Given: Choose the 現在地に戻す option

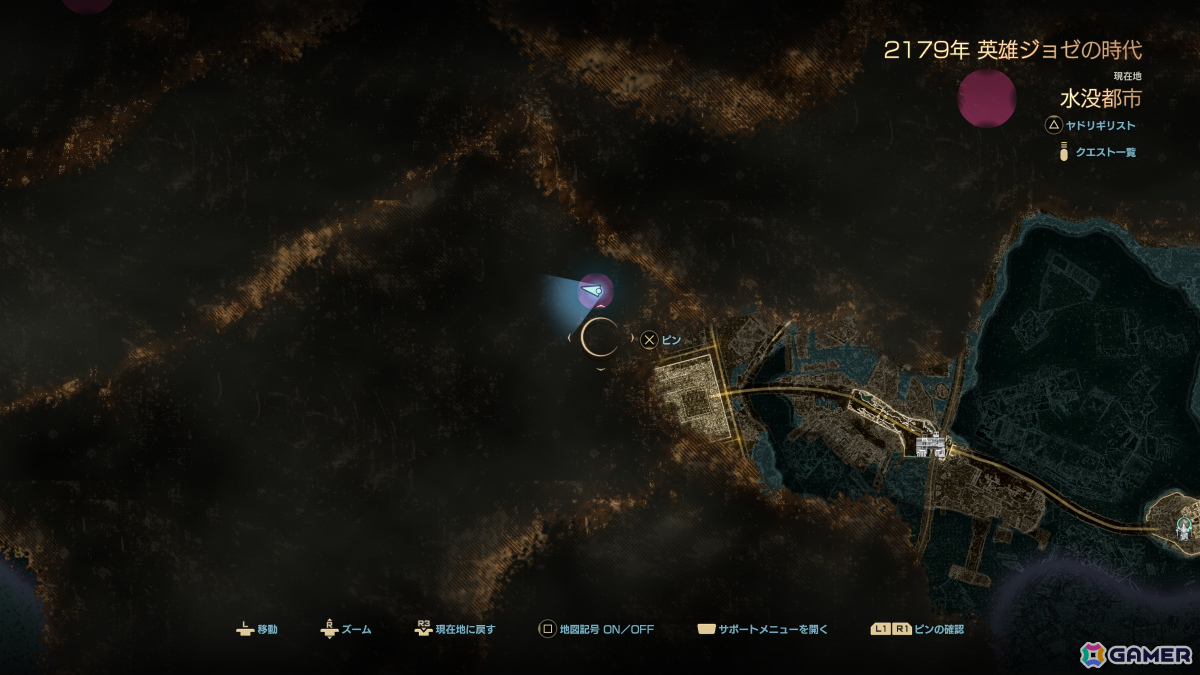Looking at the screenshot, I should click(x=455, y=630).
